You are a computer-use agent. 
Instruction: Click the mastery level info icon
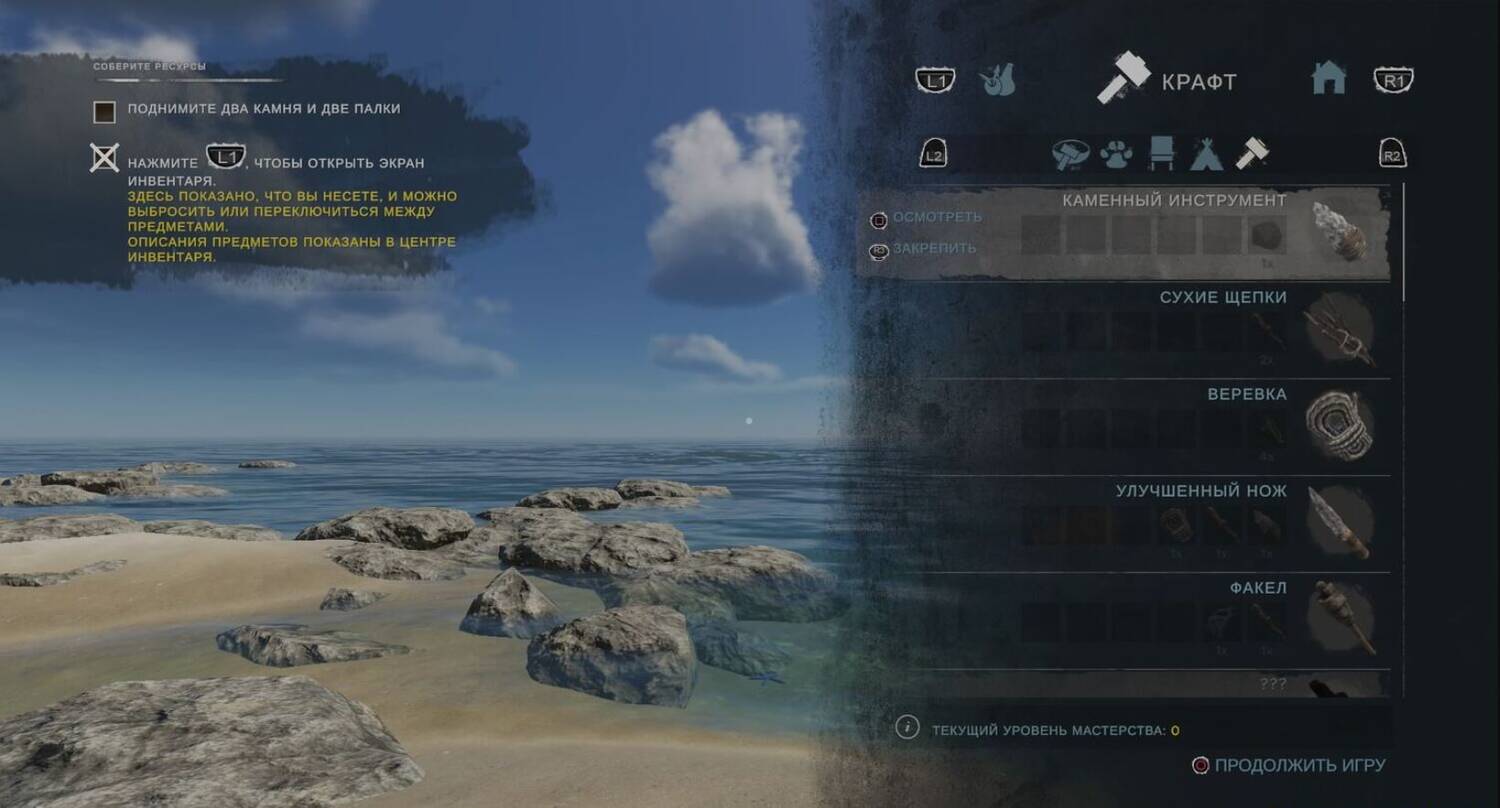coord(907,728)
